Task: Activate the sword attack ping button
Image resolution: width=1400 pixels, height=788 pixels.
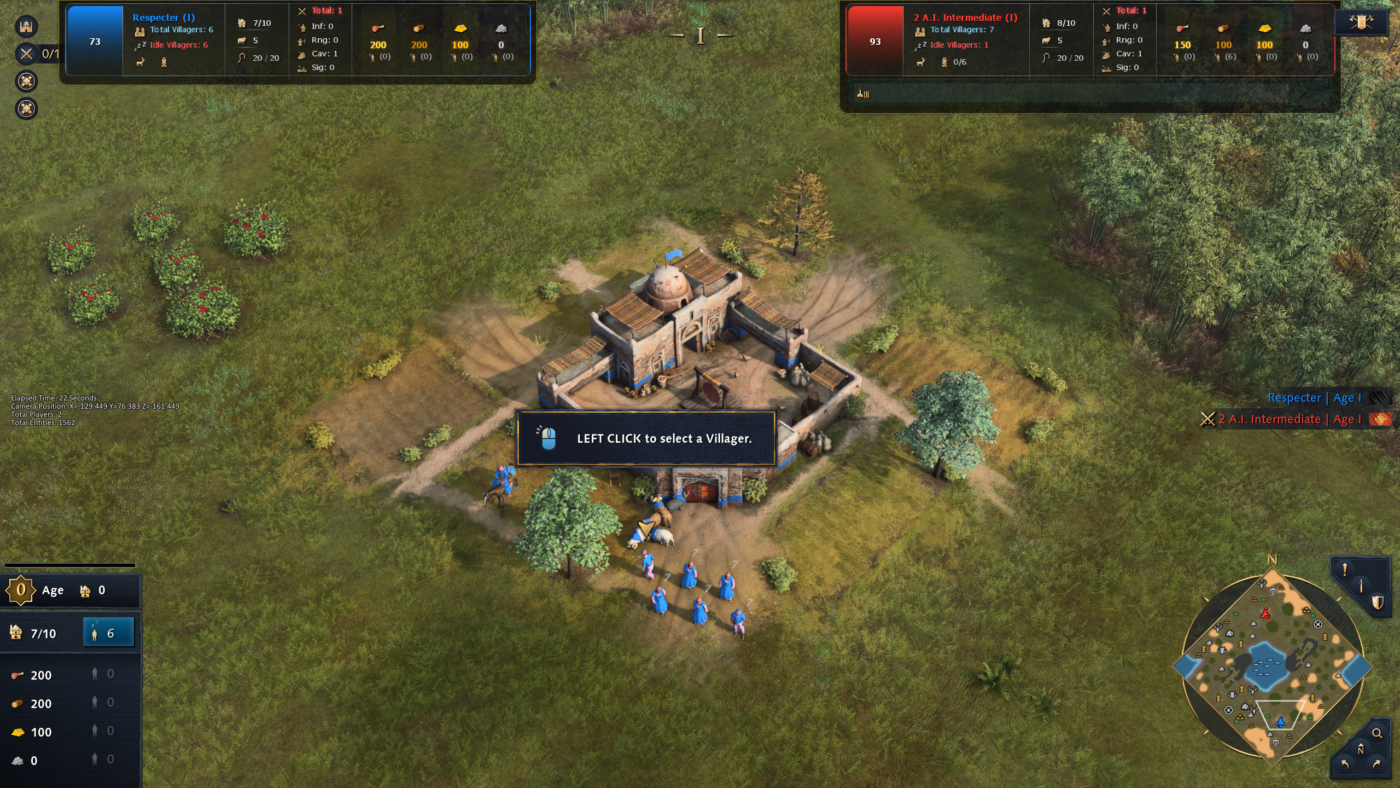Action: pyautogui.click(x=1360, y=585)
